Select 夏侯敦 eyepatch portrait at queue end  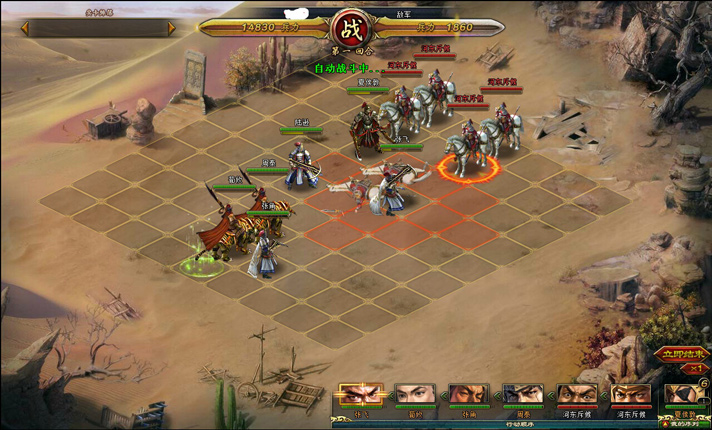click(684, 394)
